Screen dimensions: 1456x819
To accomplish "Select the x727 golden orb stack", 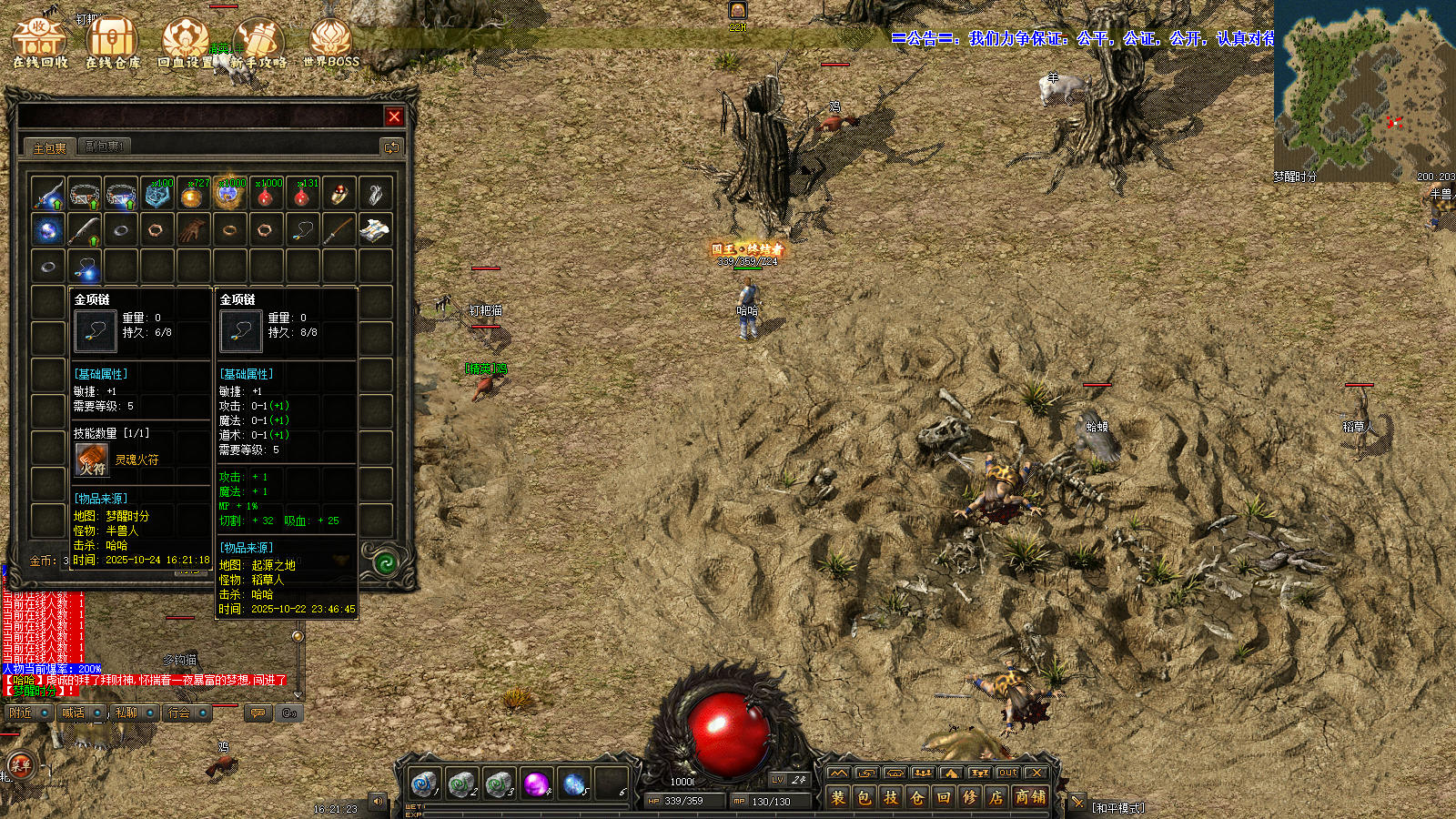I will [193, 194].
